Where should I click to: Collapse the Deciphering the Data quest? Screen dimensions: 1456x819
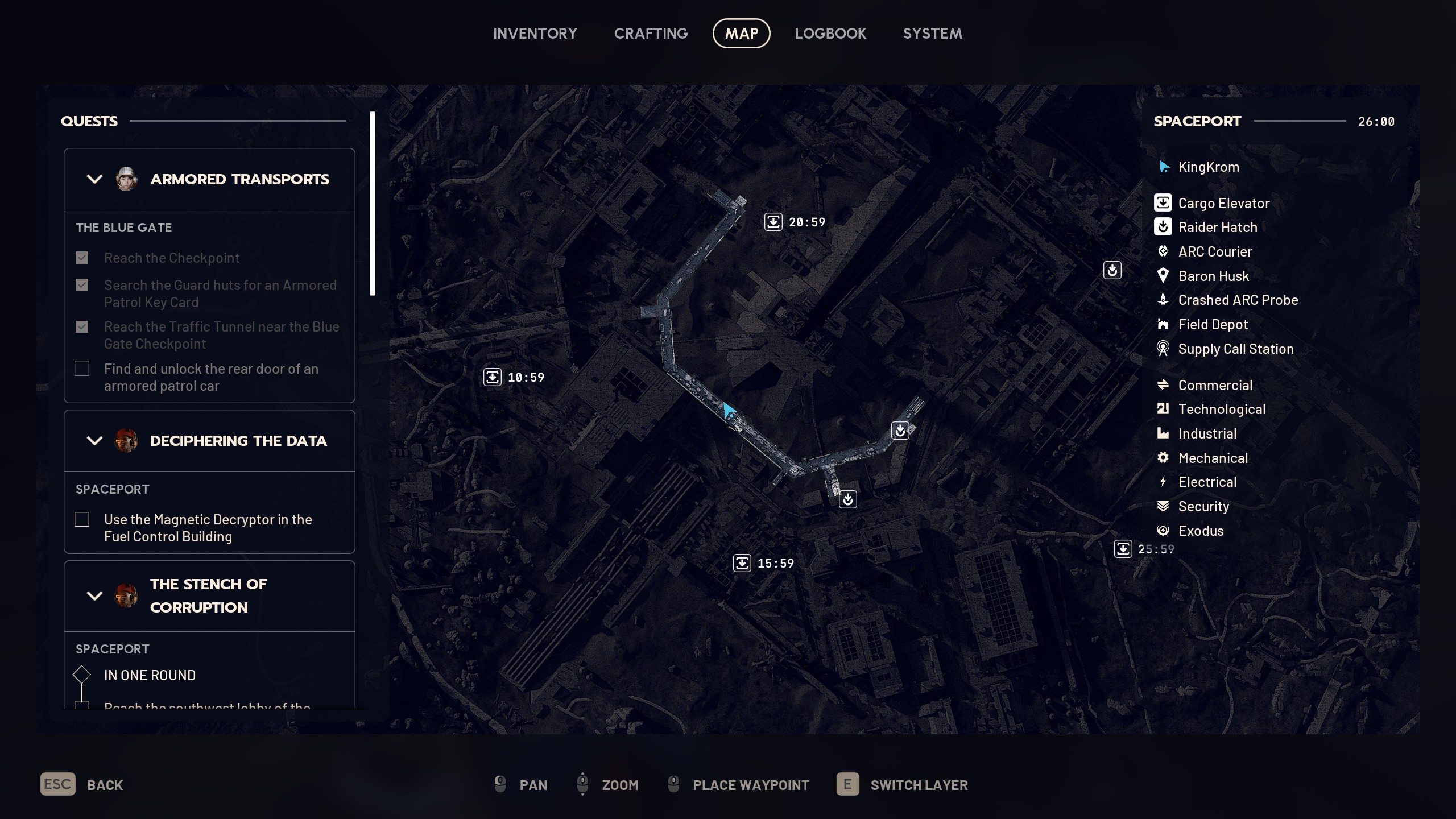94,441
